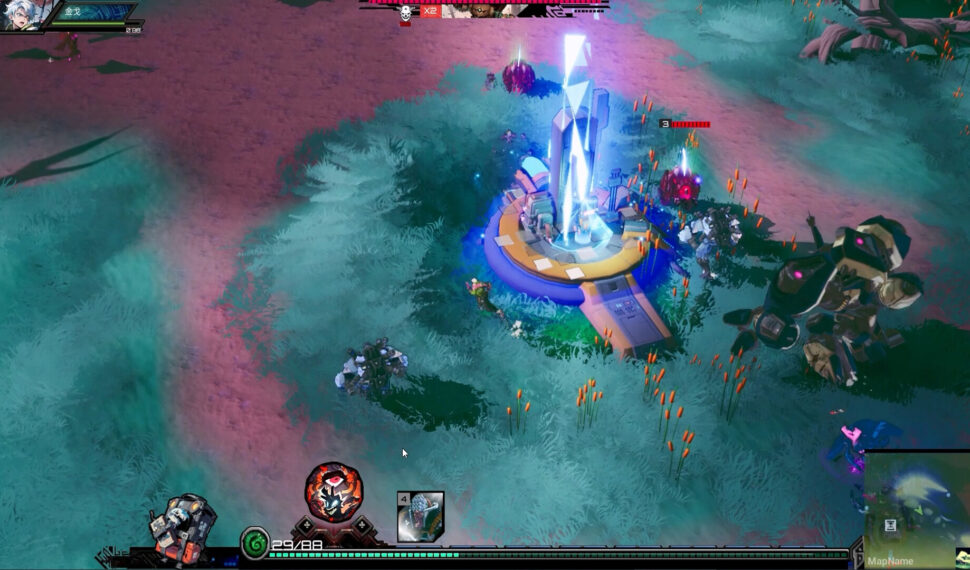Select the armored figure skill card

click(420, 516)
